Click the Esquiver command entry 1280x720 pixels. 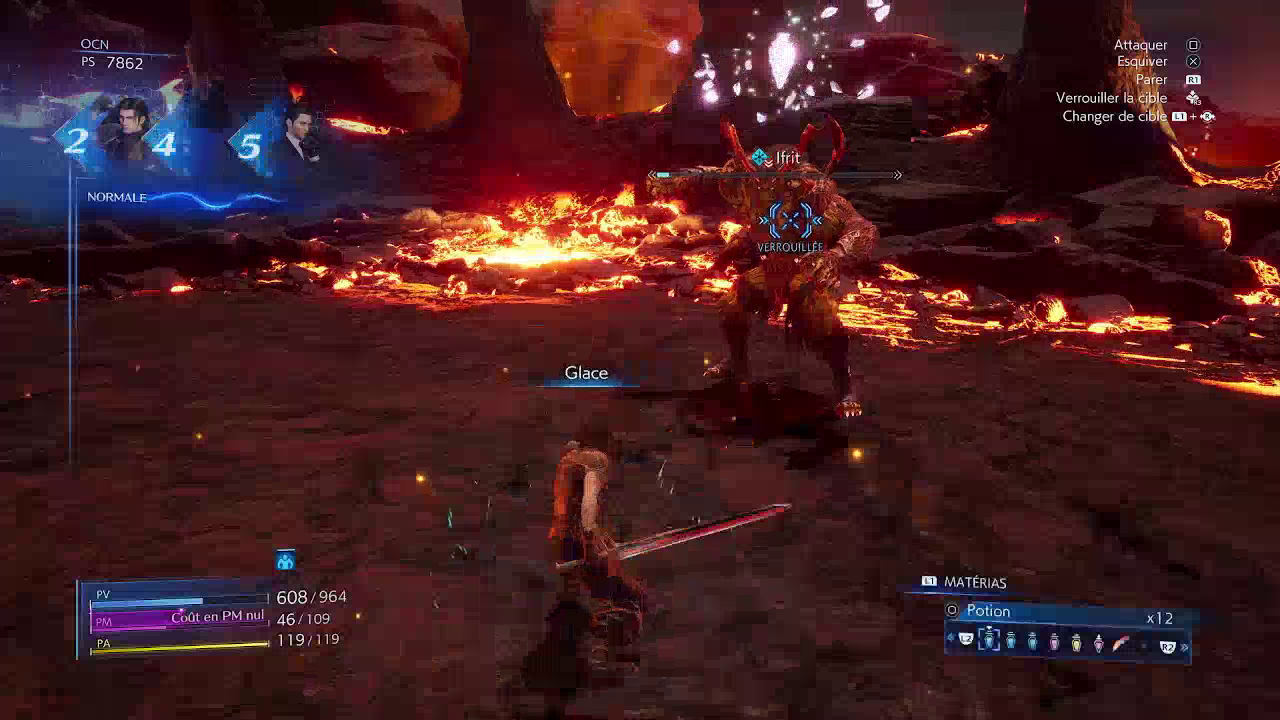[x=1141, y=61]
